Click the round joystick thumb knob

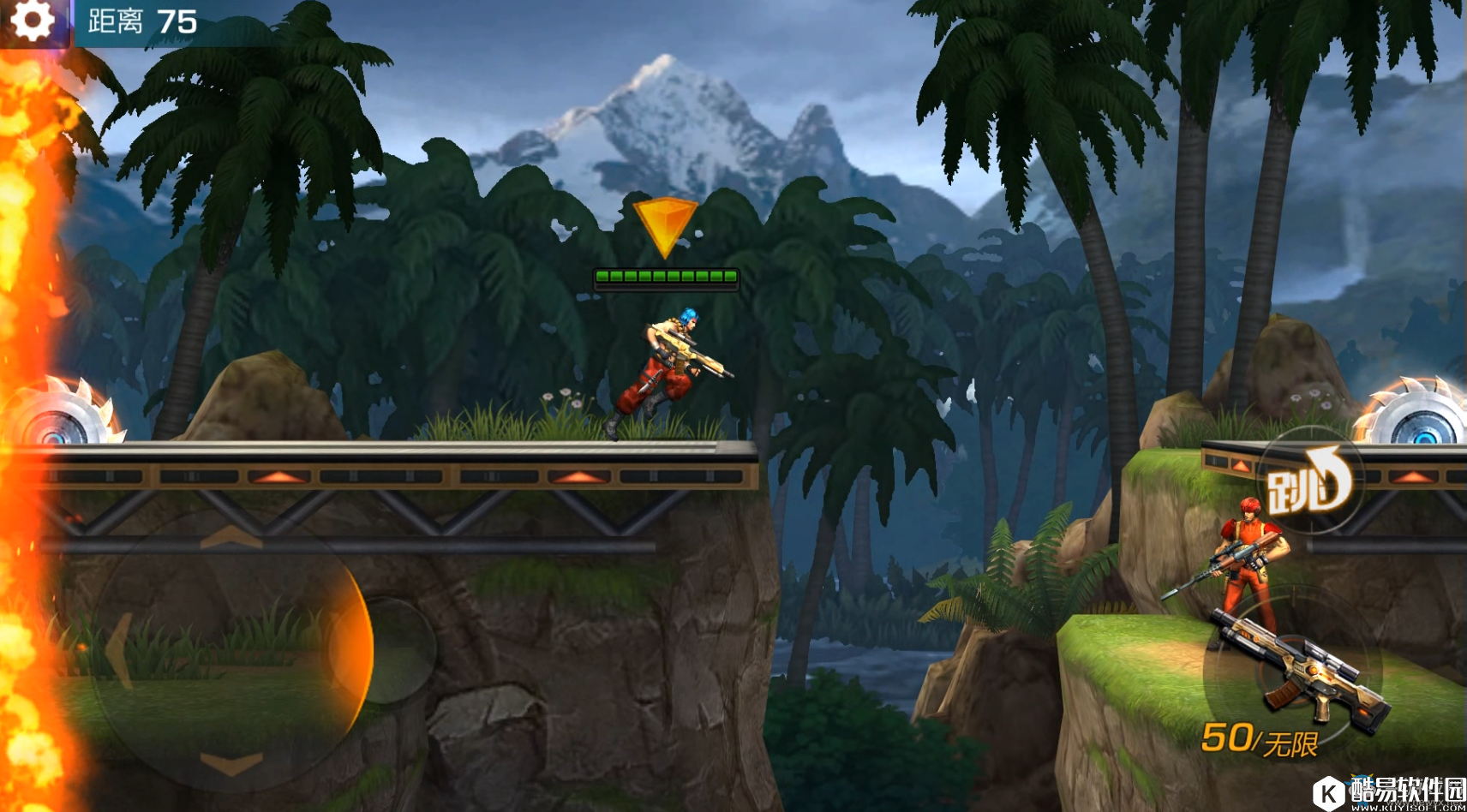tap(382, 649)
